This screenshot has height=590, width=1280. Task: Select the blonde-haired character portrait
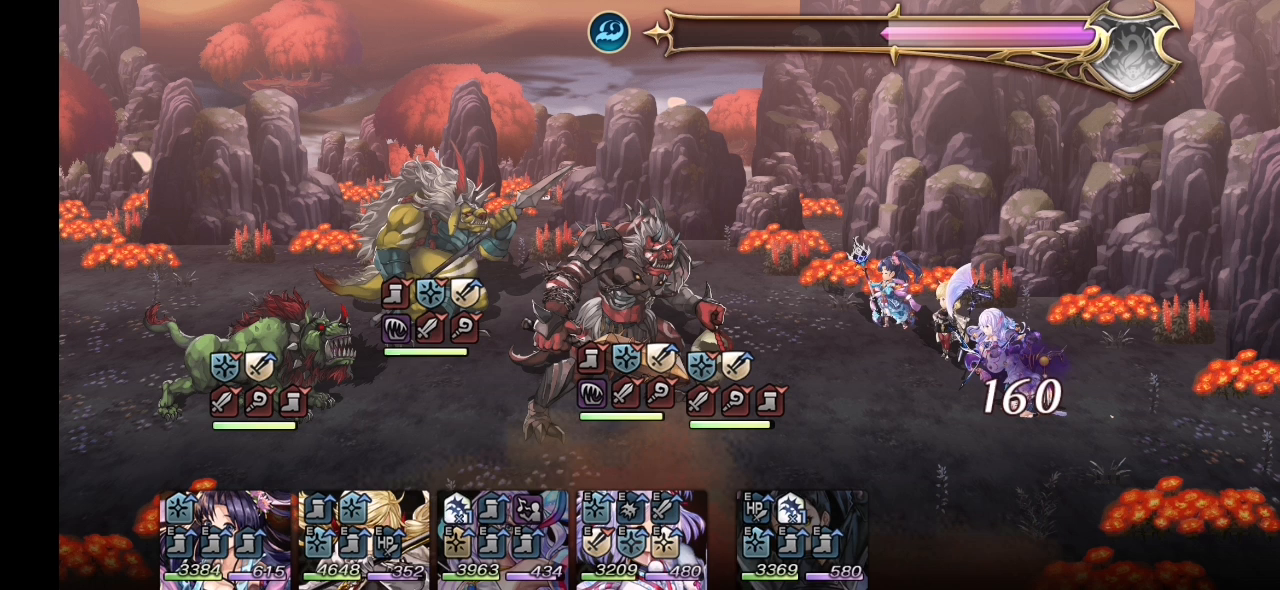[364, 538]
